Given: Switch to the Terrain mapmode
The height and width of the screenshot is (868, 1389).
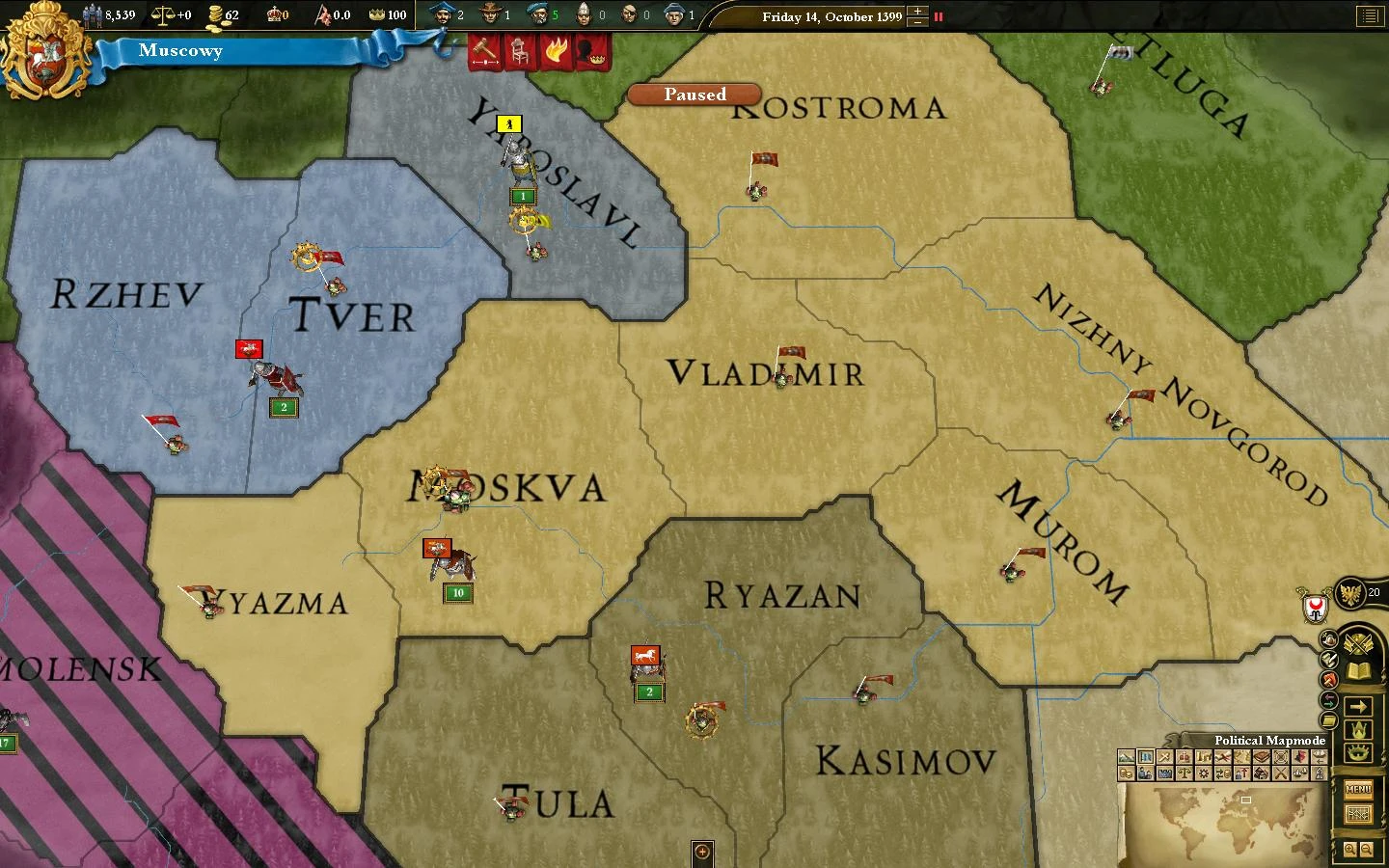Looking at the screenshot, I should (1126, 756).
